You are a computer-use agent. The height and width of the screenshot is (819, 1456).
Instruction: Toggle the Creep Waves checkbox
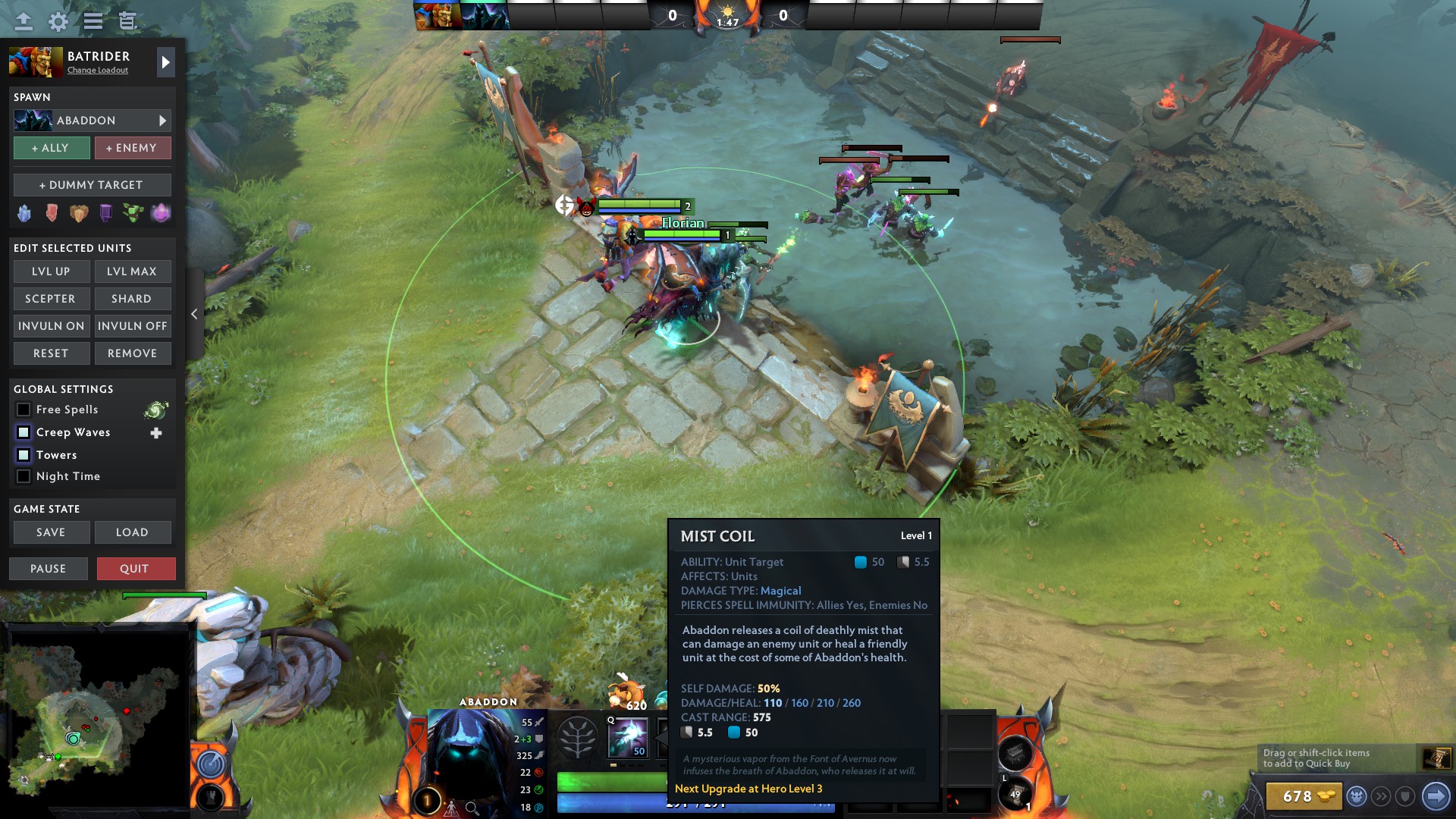24,432
